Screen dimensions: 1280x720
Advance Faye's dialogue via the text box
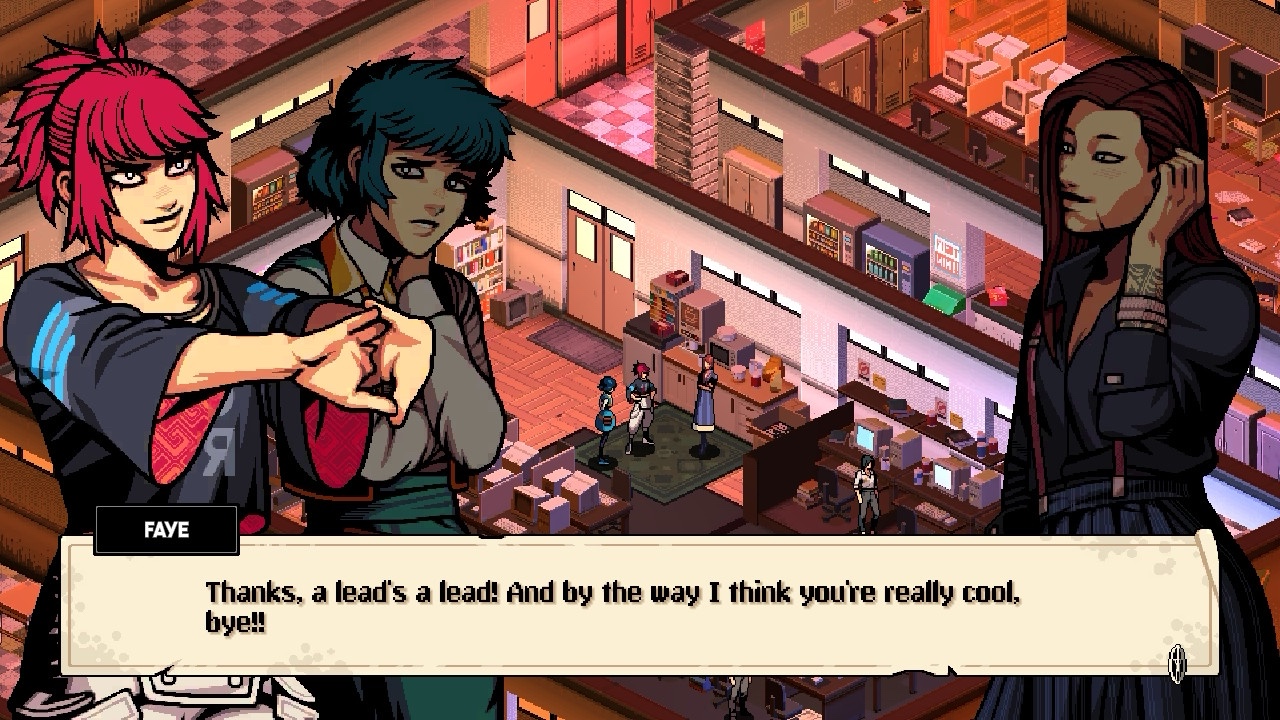pos(640,606)
